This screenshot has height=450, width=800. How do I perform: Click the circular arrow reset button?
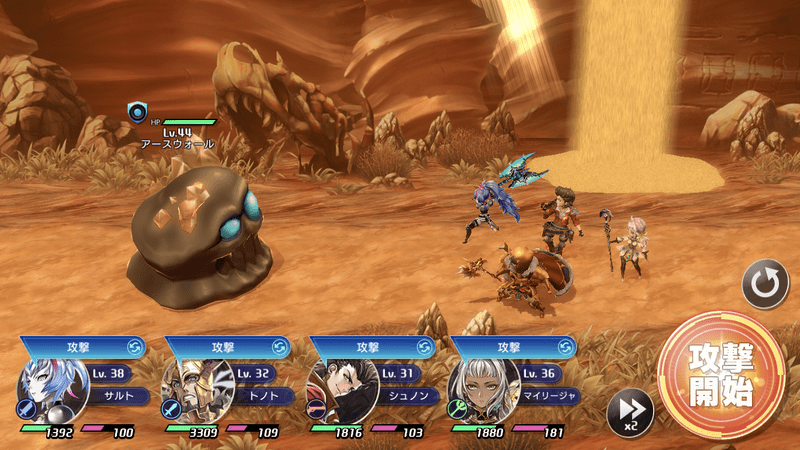point(765,284)
